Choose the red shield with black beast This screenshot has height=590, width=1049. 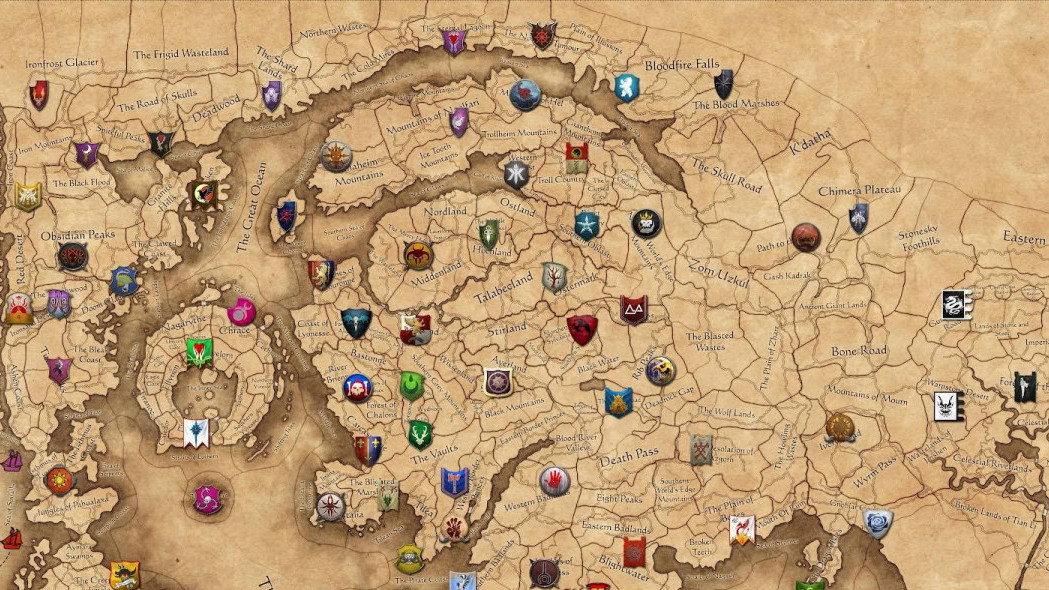click(582, 329)
